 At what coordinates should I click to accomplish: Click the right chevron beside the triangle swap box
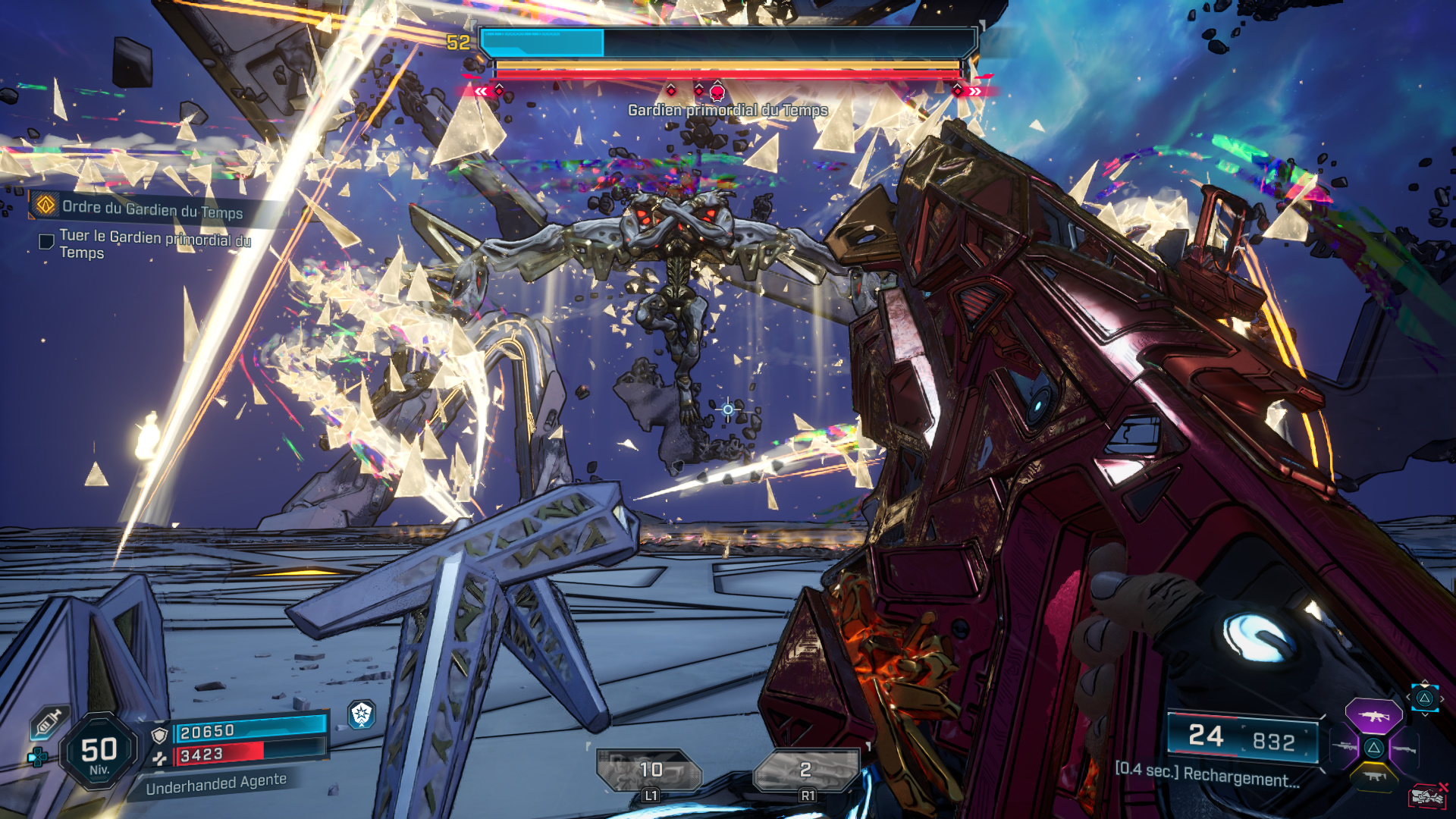click(1442, 698)
